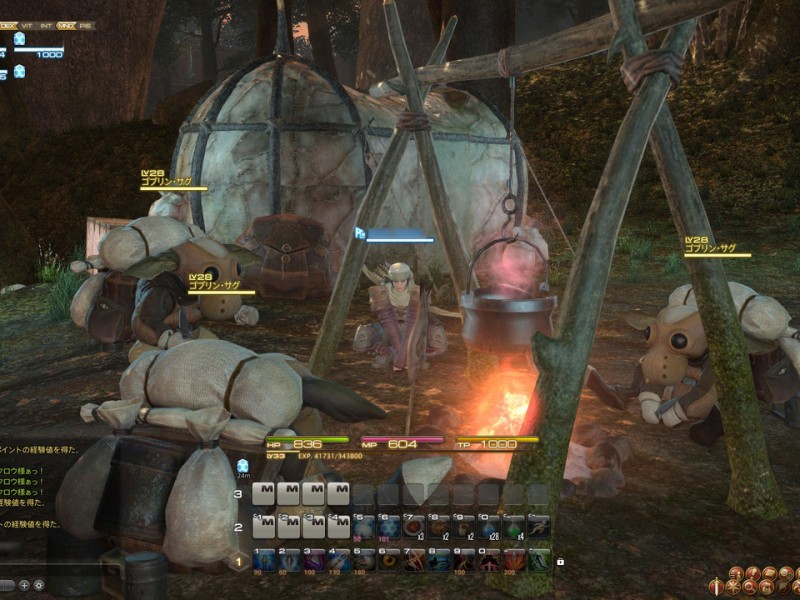Viewport: 800px width, 600px height.
Task: Open the chat log settings gear
Action: 39,585
